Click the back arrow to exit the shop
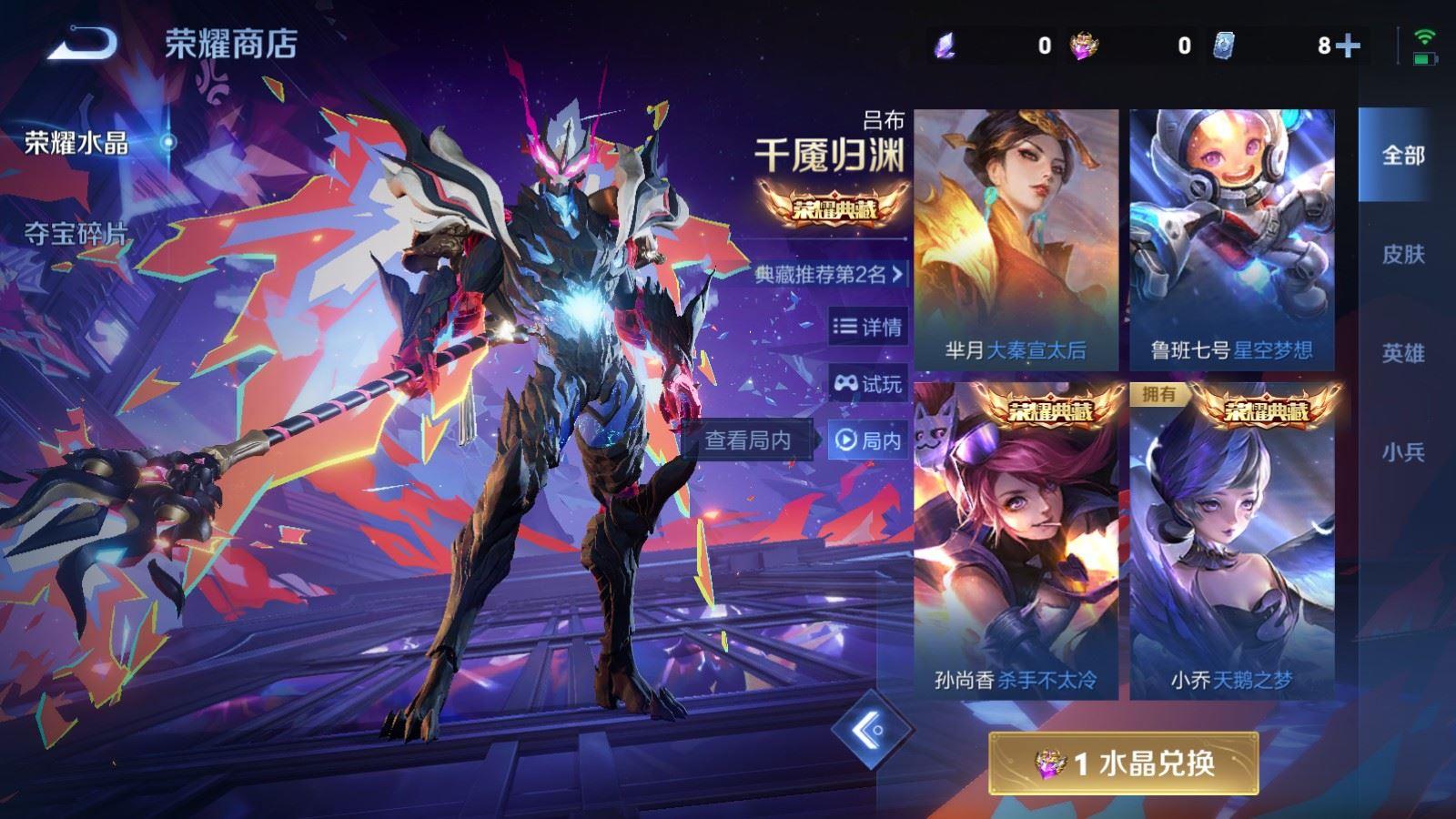Image resolution: width=1456 pixels, height=819 pixels. (82, 41)
